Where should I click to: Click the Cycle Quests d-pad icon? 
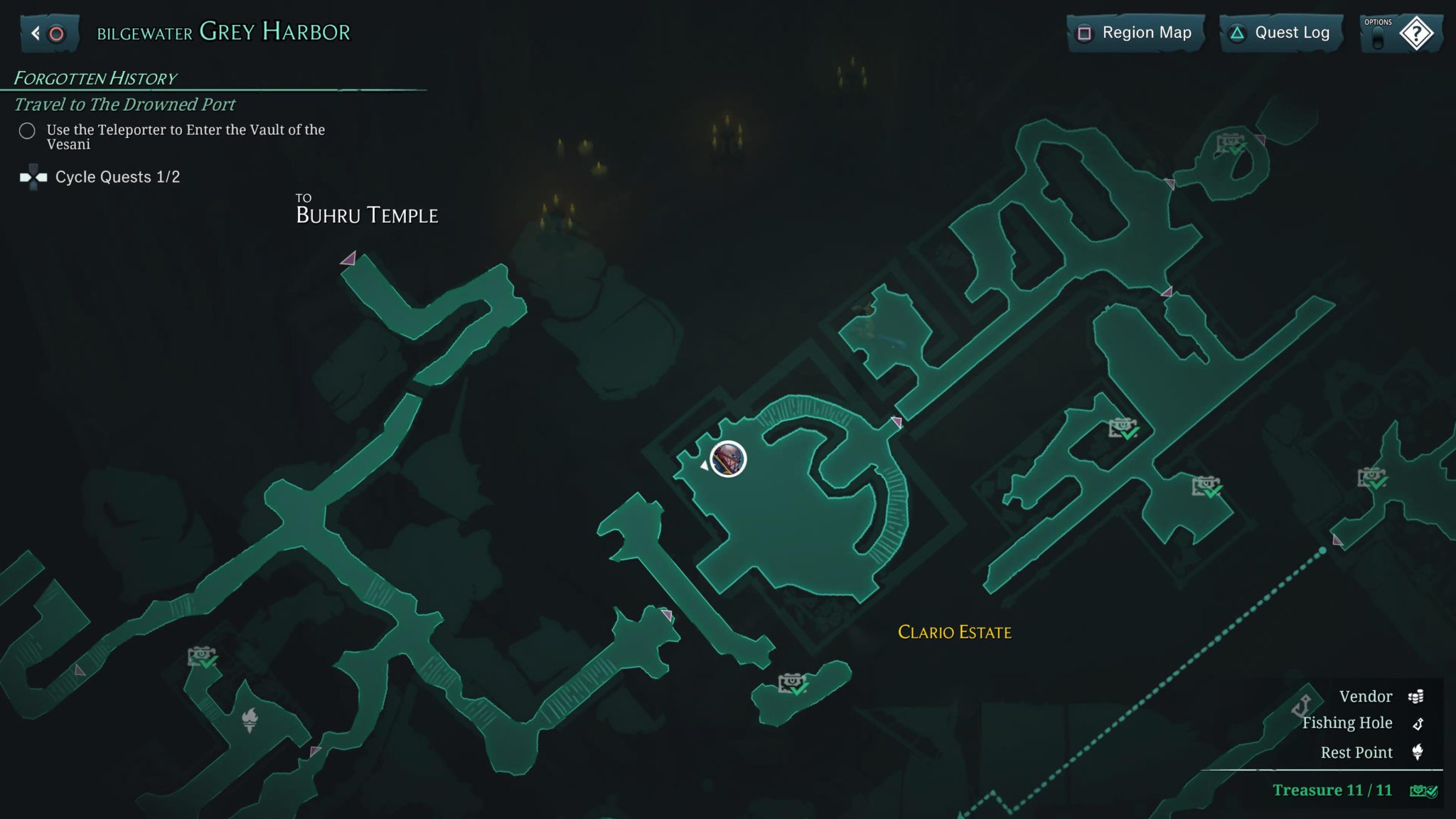coord(33,176)
